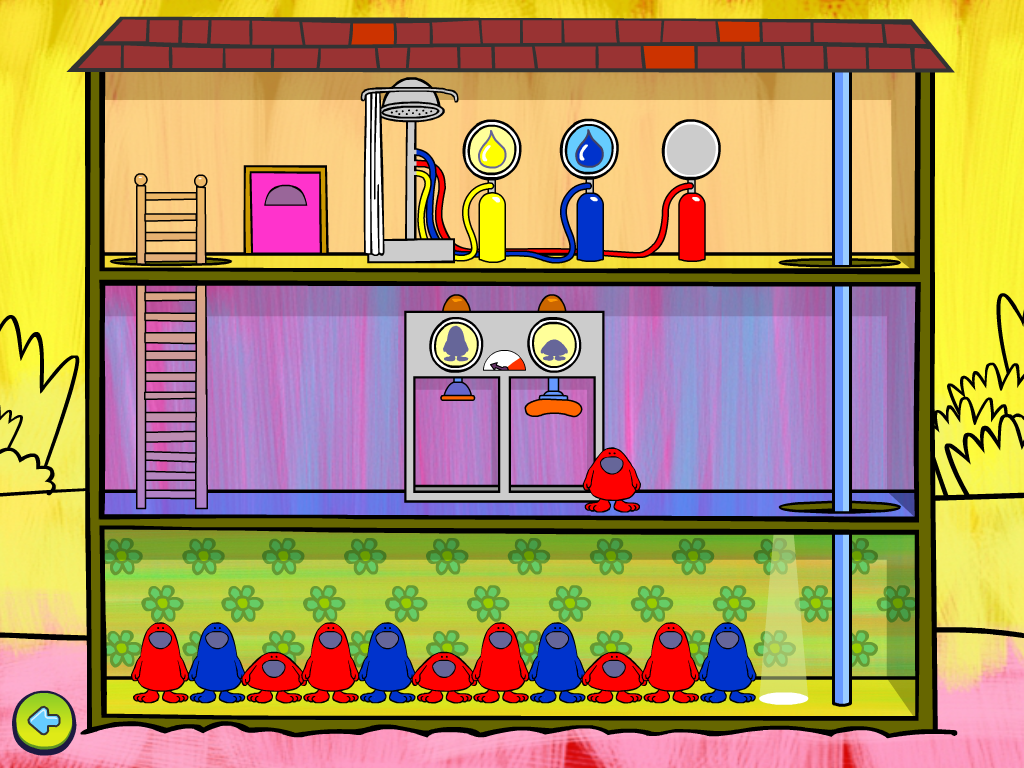
Task: Choose the blank gray gauge on the red tank
Action: pos(691,149)
